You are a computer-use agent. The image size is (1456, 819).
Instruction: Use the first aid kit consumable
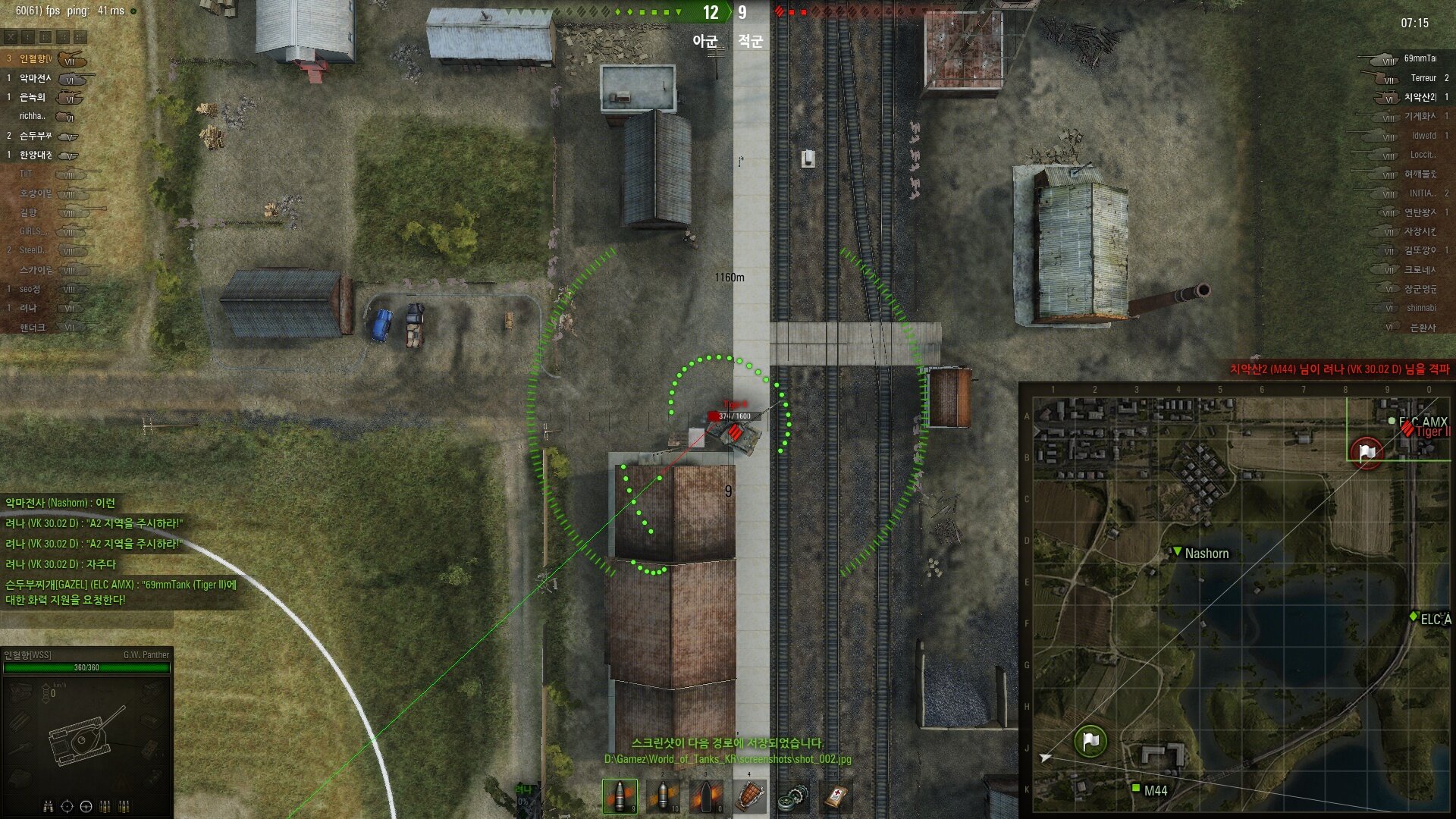835,796
